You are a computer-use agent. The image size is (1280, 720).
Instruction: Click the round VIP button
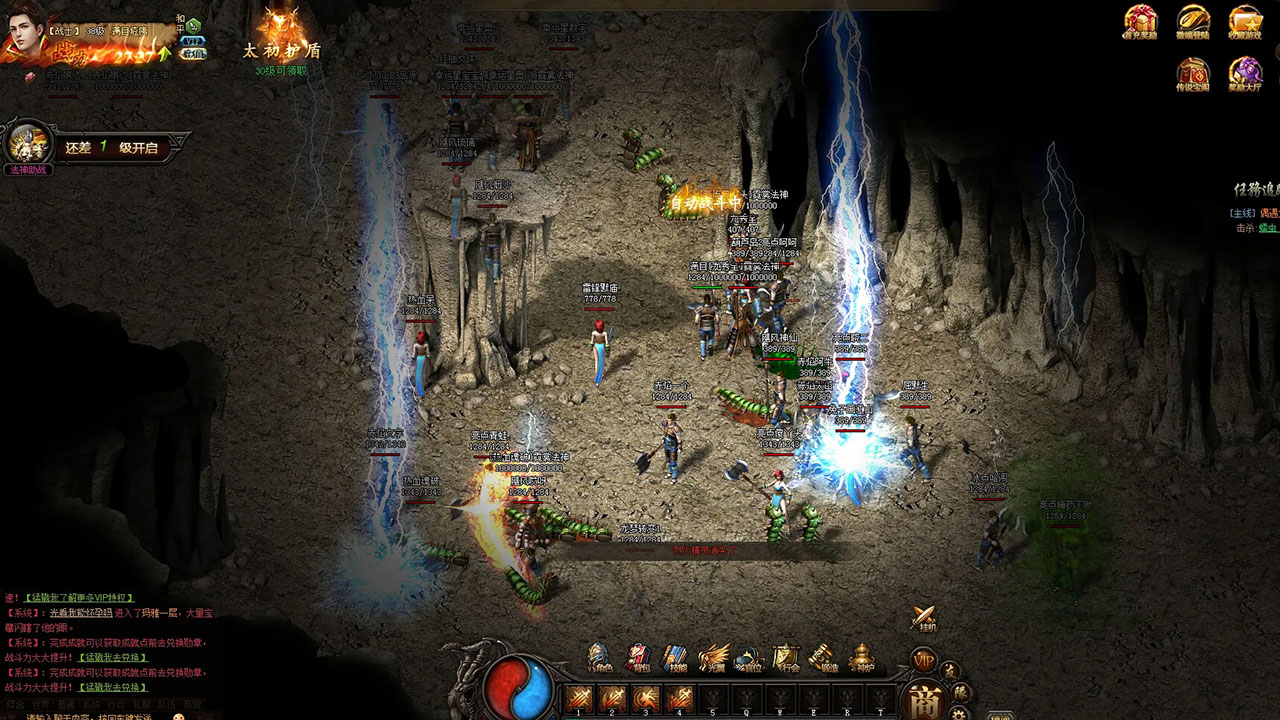pyautogui.click(x=922, y=660)
